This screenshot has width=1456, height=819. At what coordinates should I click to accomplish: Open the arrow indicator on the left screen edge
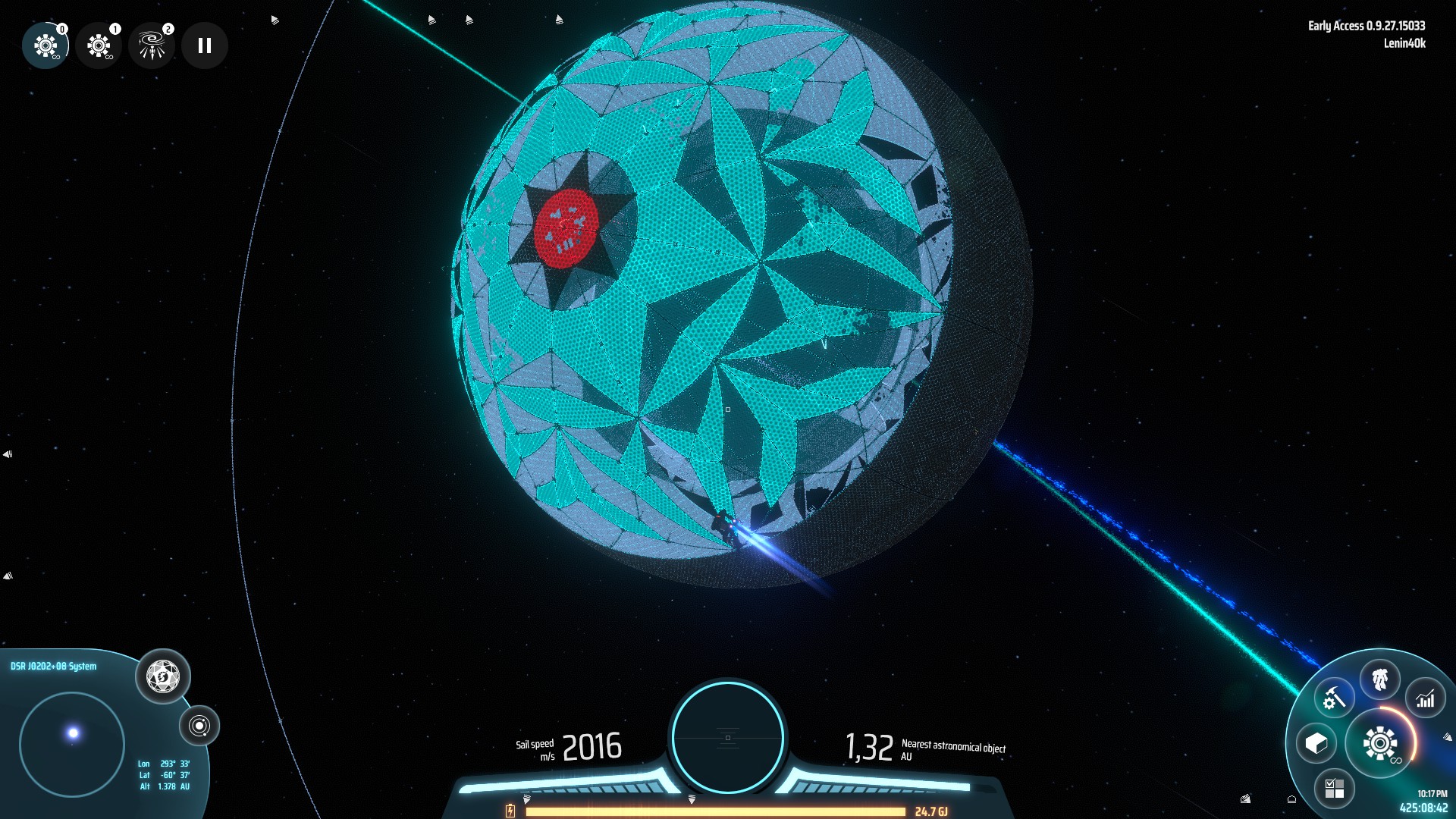pyautogui.click(x=6, y=453)
